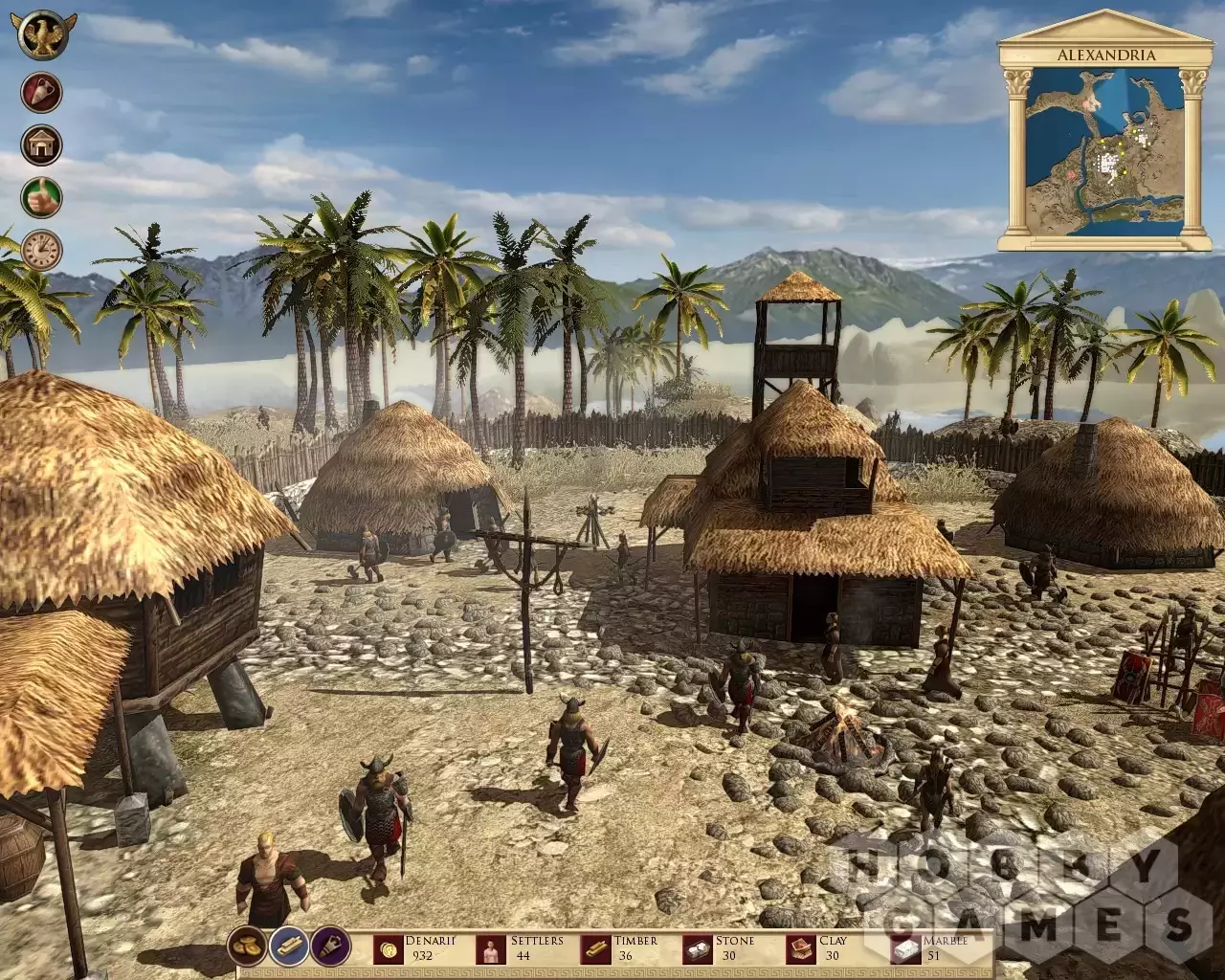Select the green thumbs-up icon
Viewport: 1225px width, 980px height.
click(x=42, y=197)
